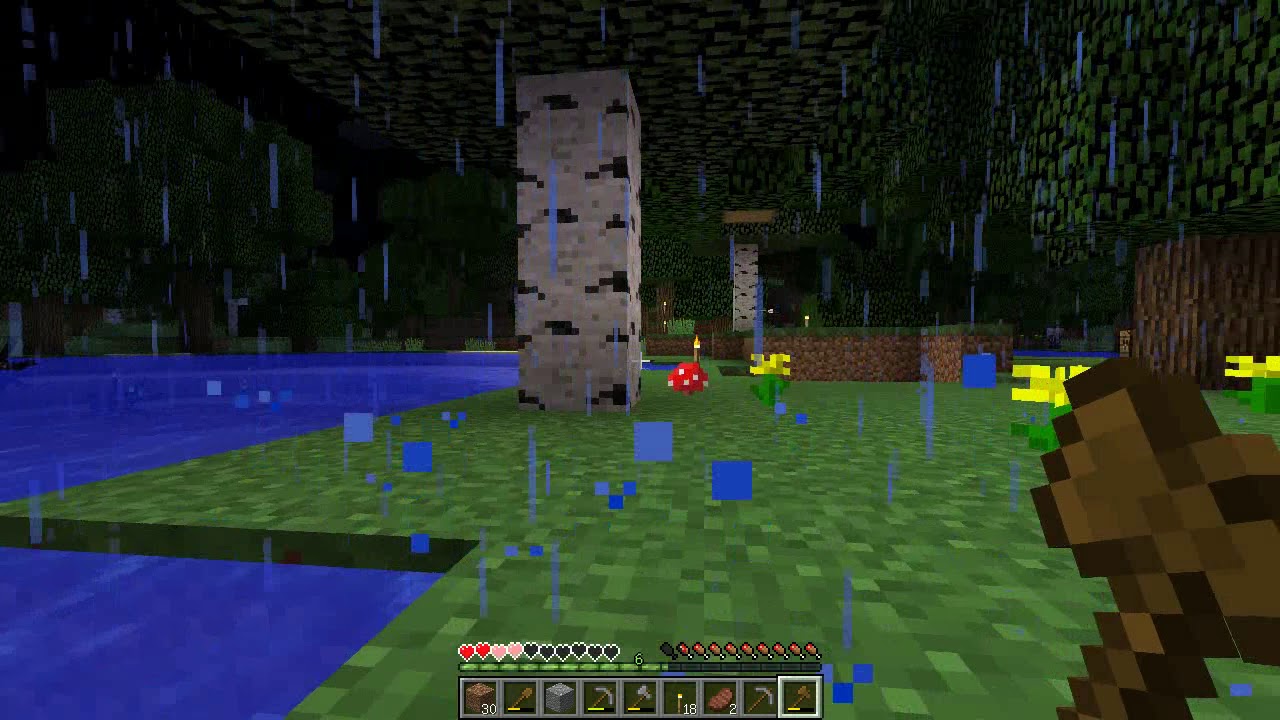The image size is (1280, 720).
Task: Select the pickaxe without a durability bar
Action: click(760, 697)
